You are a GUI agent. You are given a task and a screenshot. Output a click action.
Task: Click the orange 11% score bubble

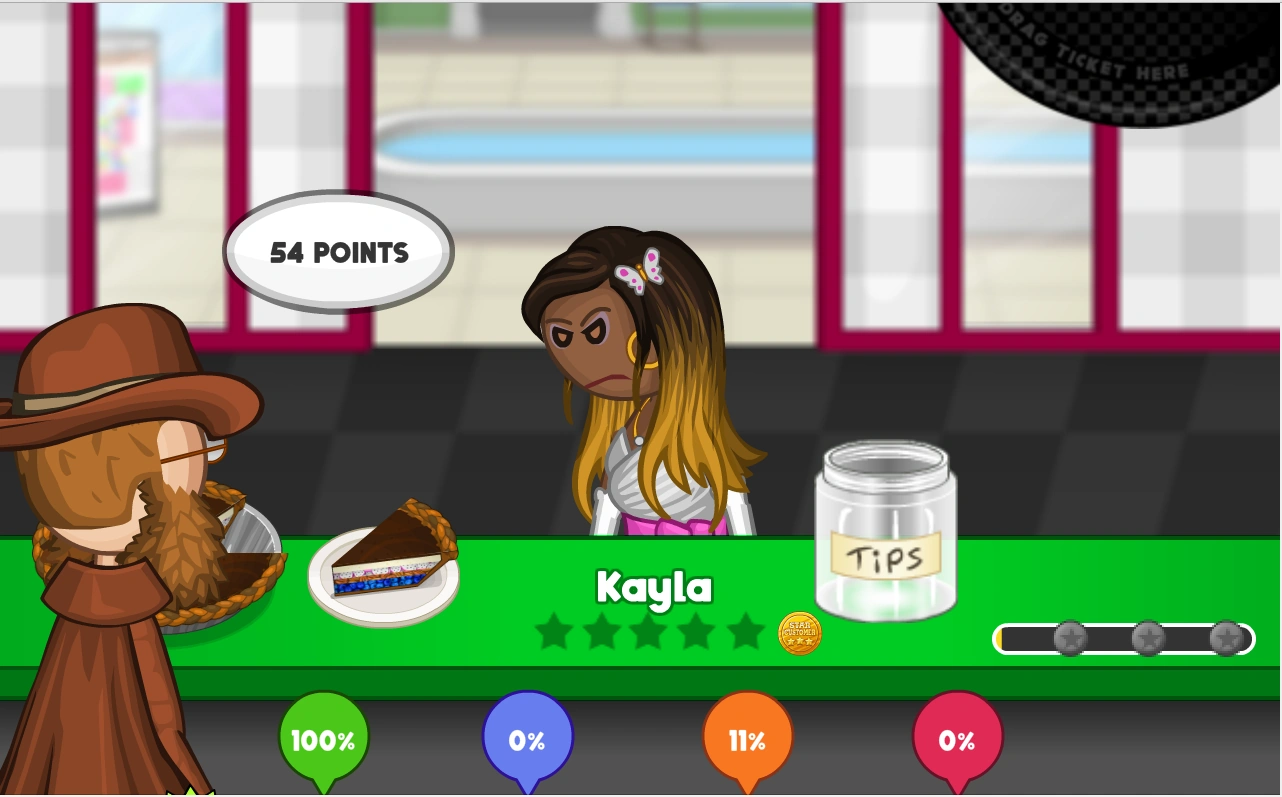[x=747, y=740]
